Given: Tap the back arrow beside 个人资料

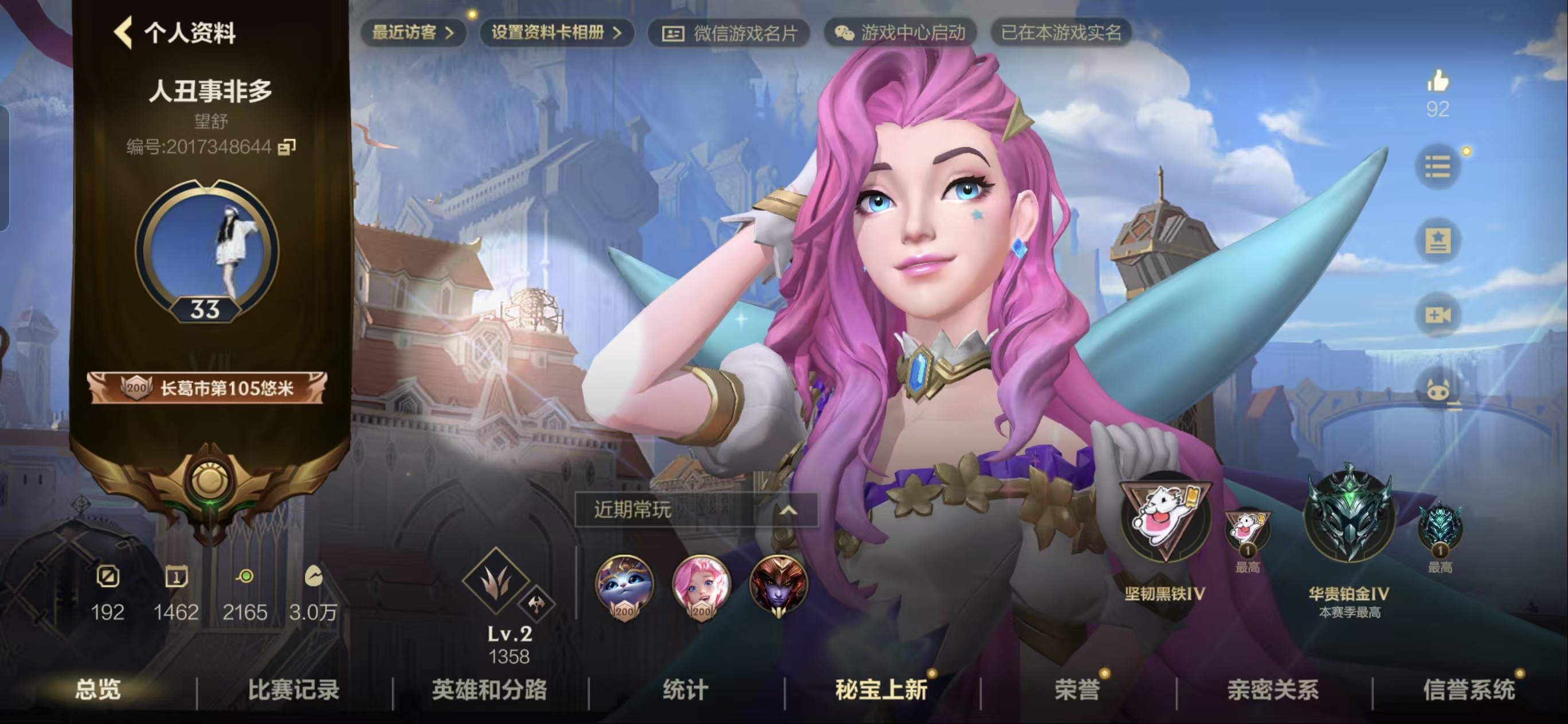Looking at the screenshot, I should tap(125, 33).
